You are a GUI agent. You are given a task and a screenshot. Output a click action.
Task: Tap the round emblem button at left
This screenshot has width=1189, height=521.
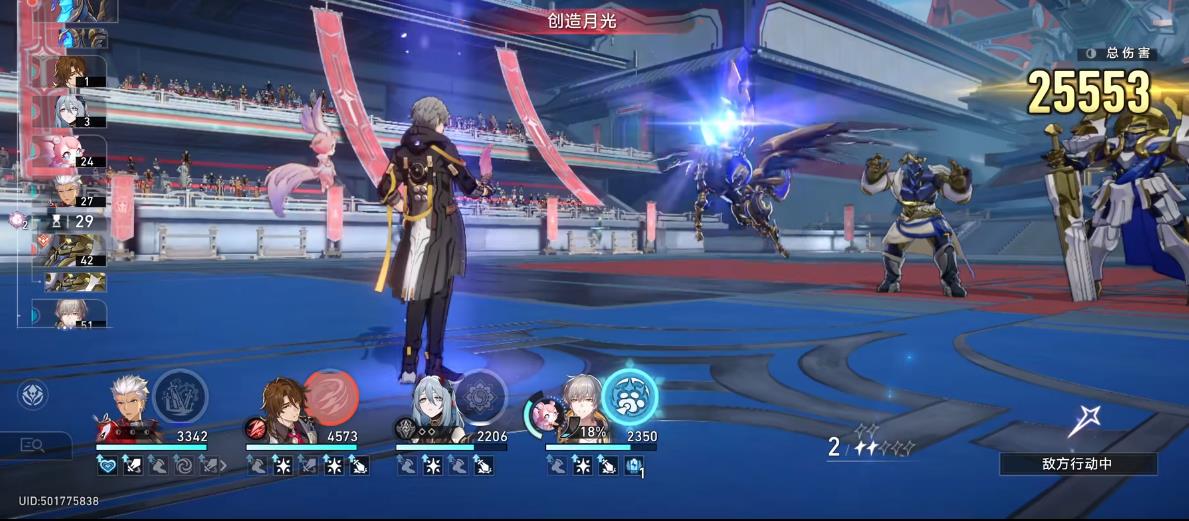point(32,395)
